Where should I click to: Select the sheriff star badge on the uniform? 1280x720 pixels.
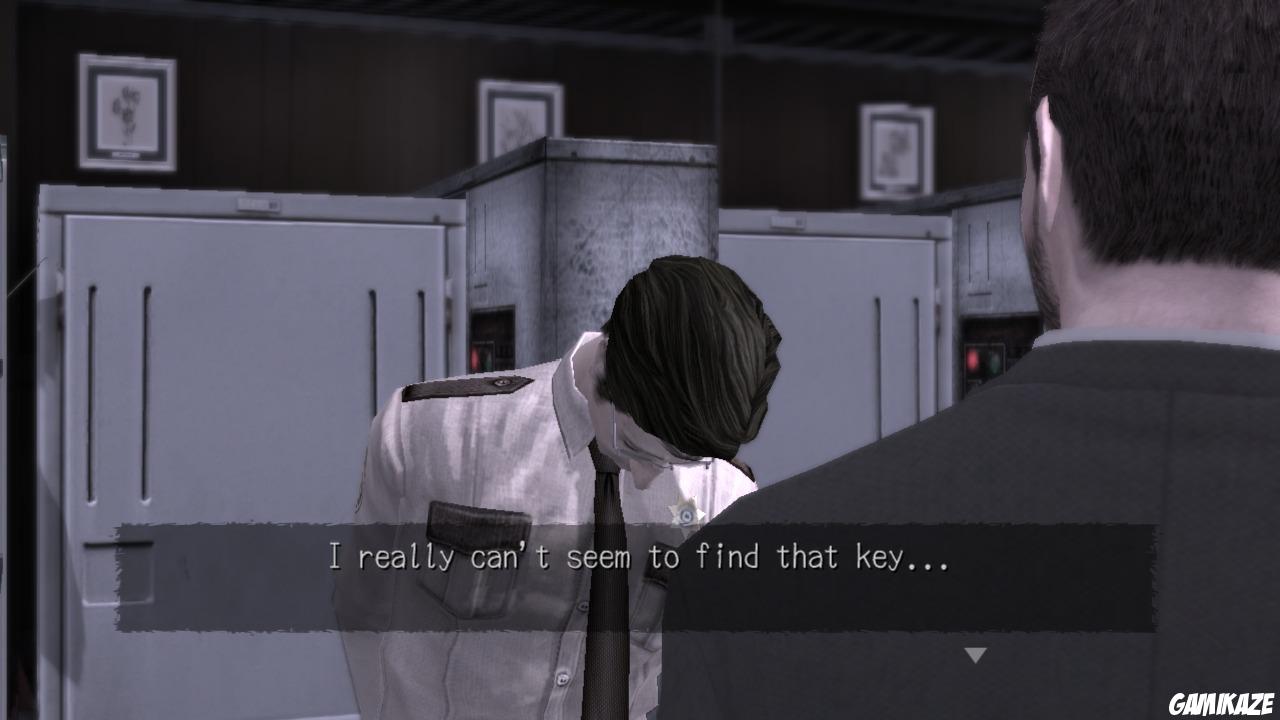[x=685, y=512]
